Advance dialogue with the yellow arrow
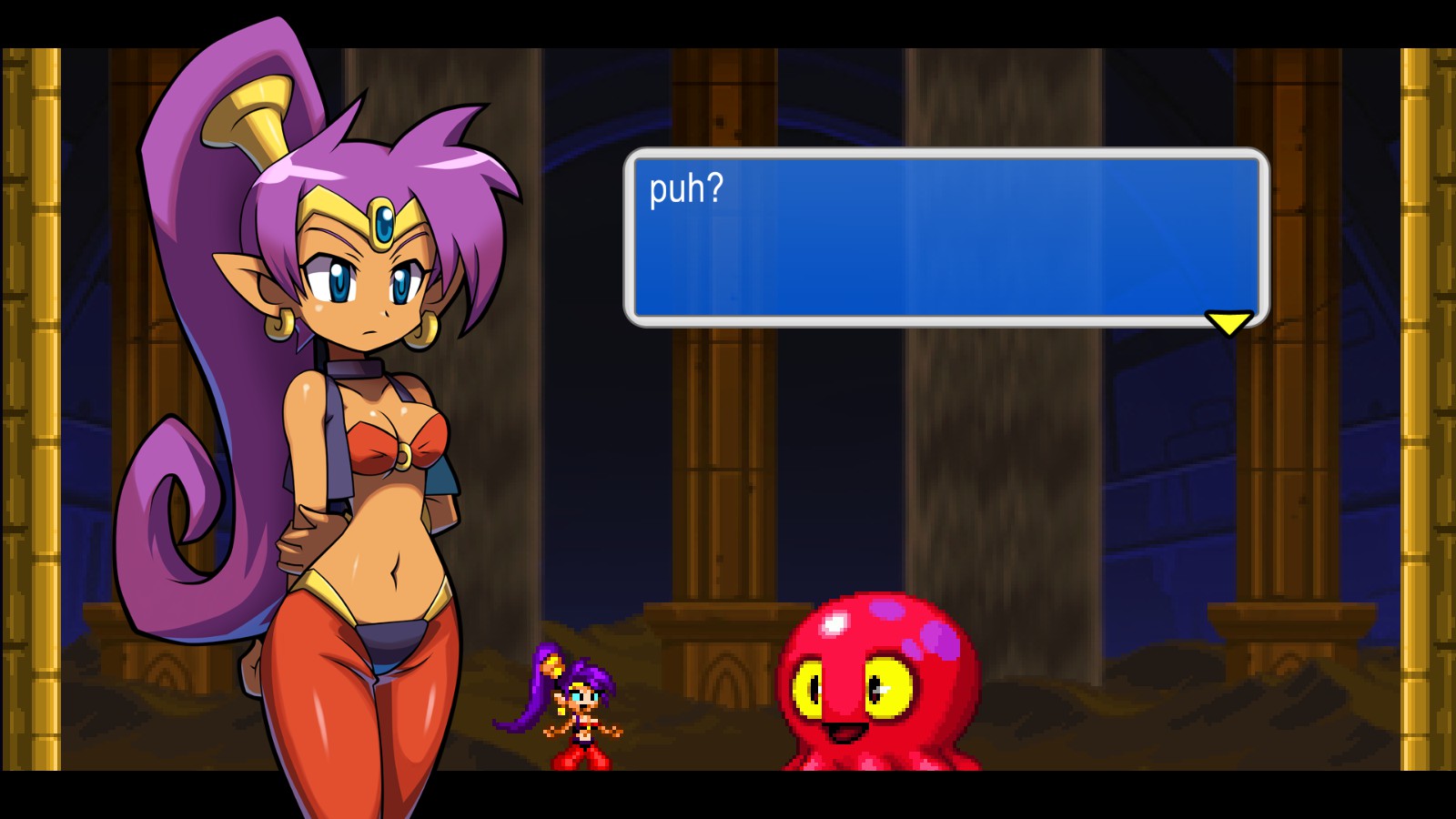 [x=1228, y=322]
